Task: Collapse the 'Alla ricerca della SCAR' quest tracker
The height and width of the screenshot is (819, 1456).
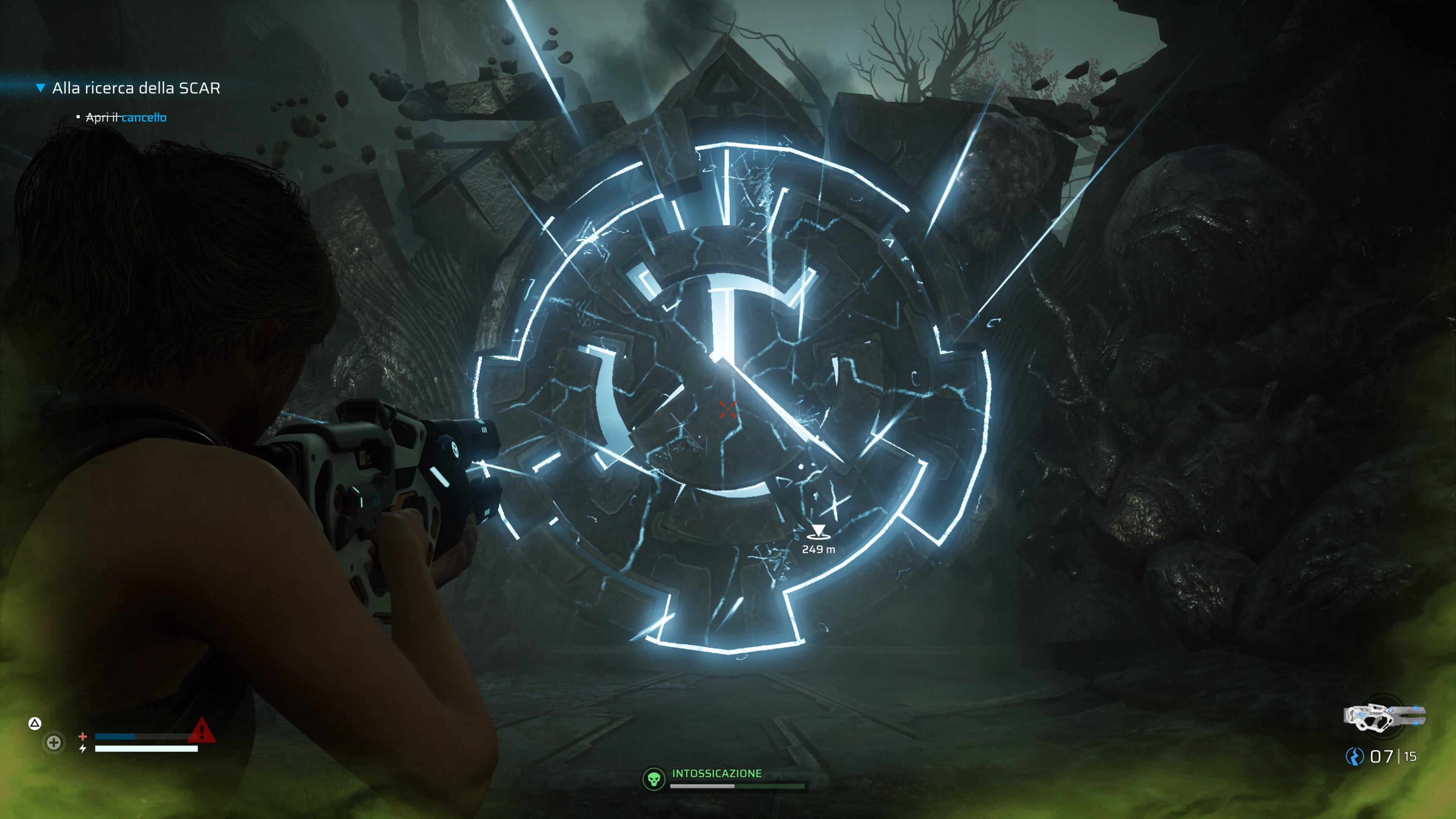Action: pos(40,88)
